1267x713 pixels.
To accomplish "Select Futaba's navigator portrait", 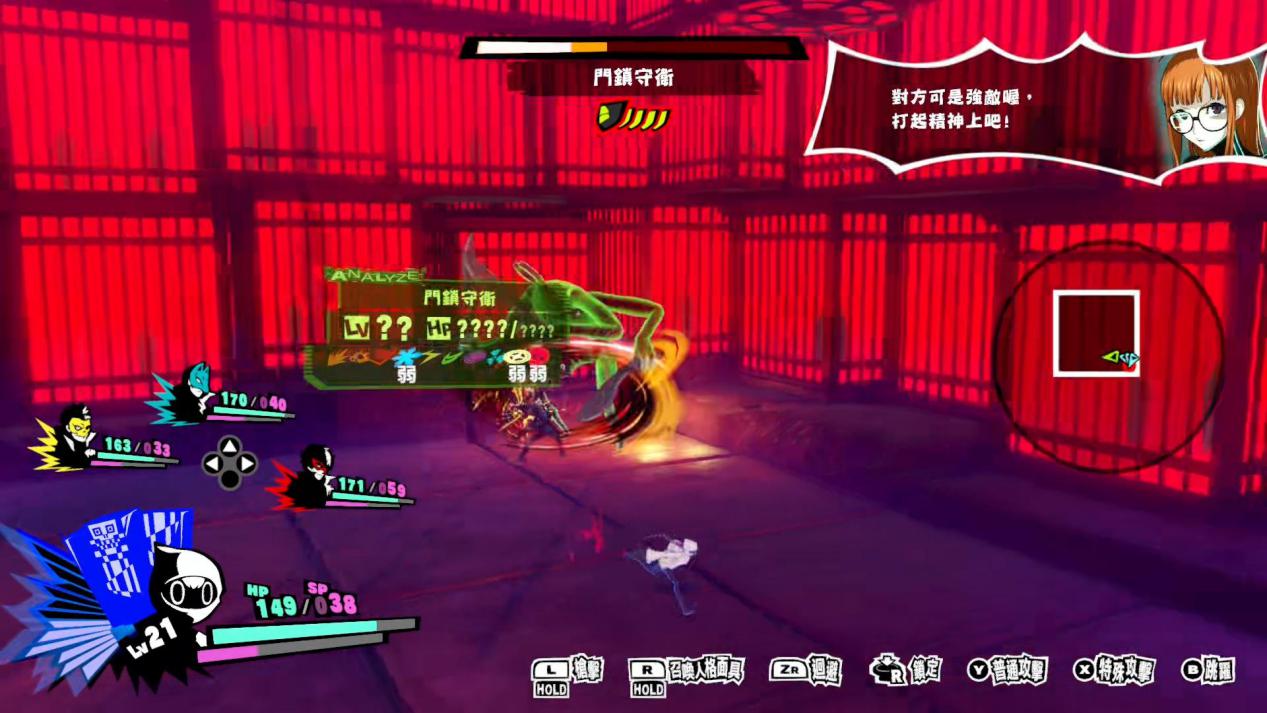I will coord(1210,108).
